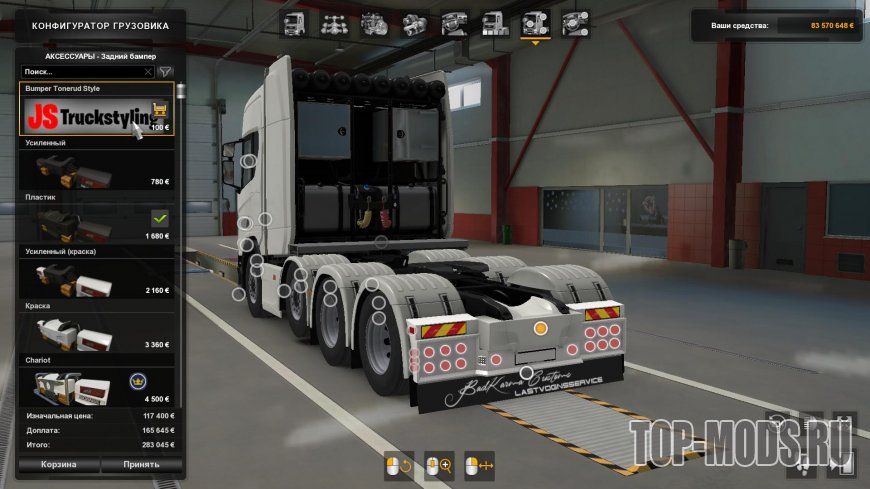
Task: Open the Корзина cart
Action: 58,465
